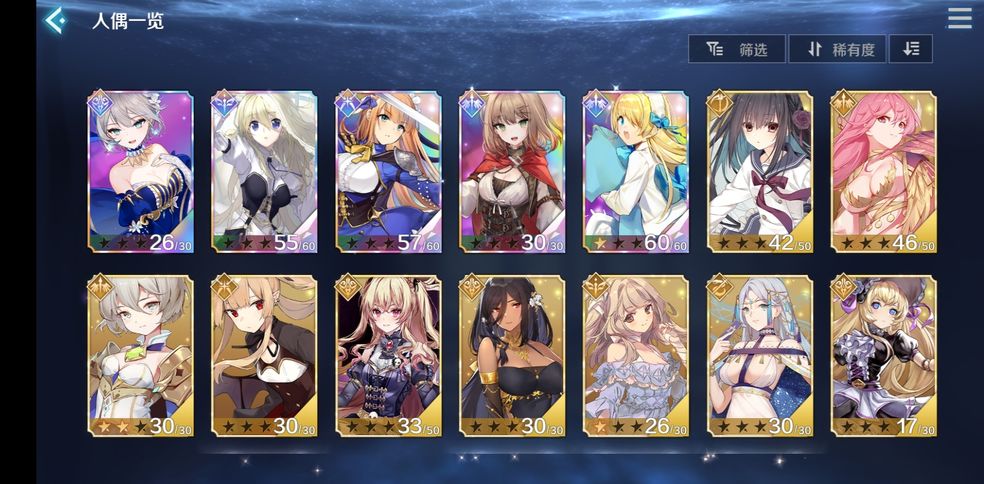This screenshot has width=984, height=484.
Task: Select the level 57/60 musketeer doll card
Action: [x=388, y=171]
